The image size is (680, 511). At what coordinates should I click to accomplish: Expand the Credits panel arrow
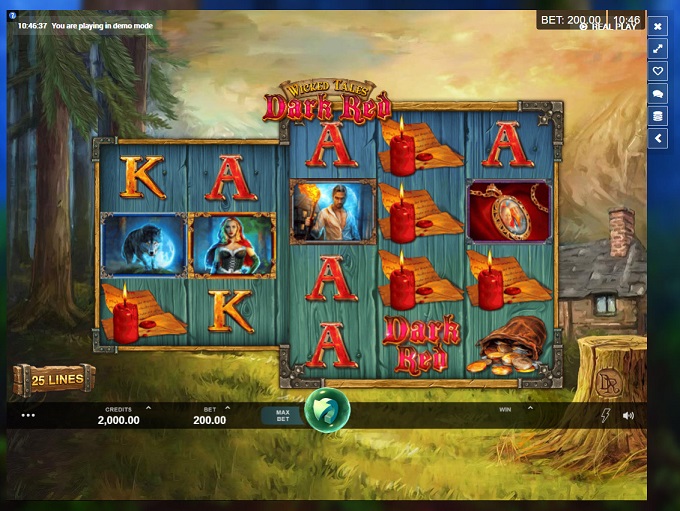pos(149,408)
